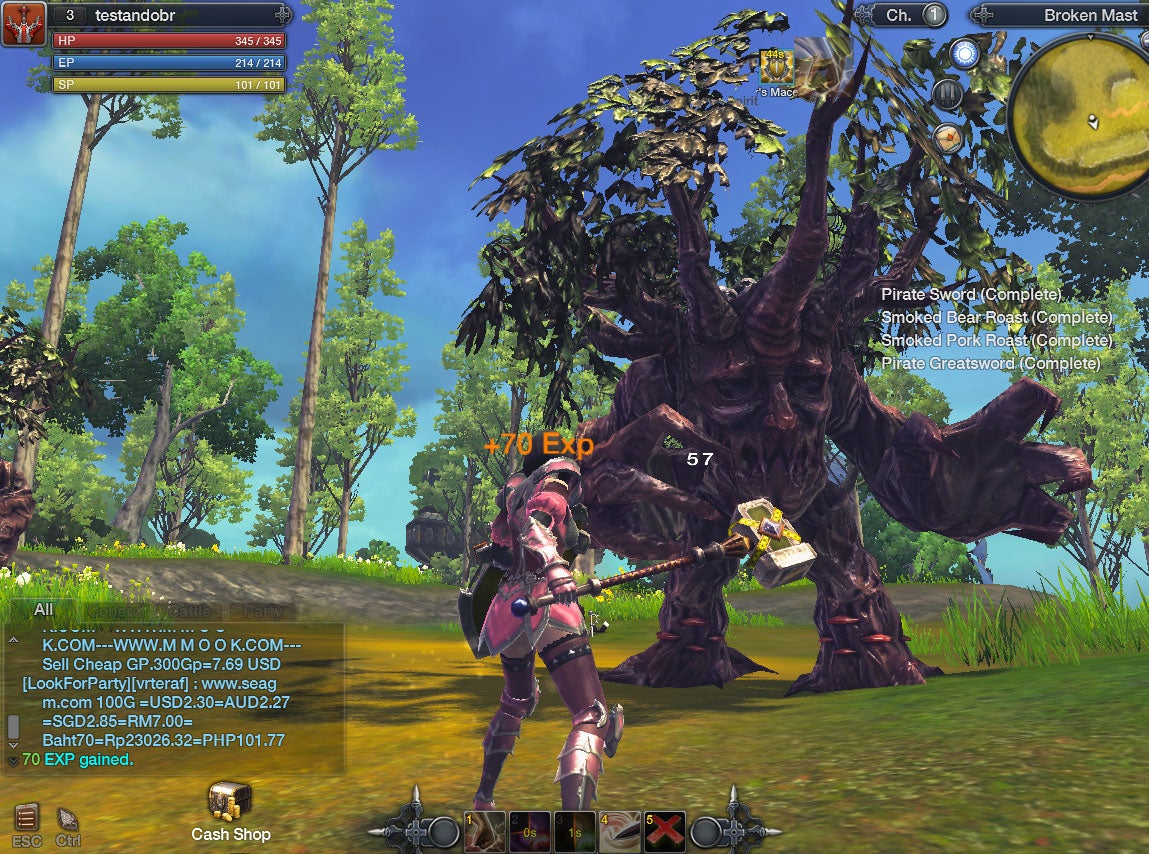Open the Cash Shop chest
Image resolution: width=1149 pixels, height=854 pixels.
click(x=230, y=802)
